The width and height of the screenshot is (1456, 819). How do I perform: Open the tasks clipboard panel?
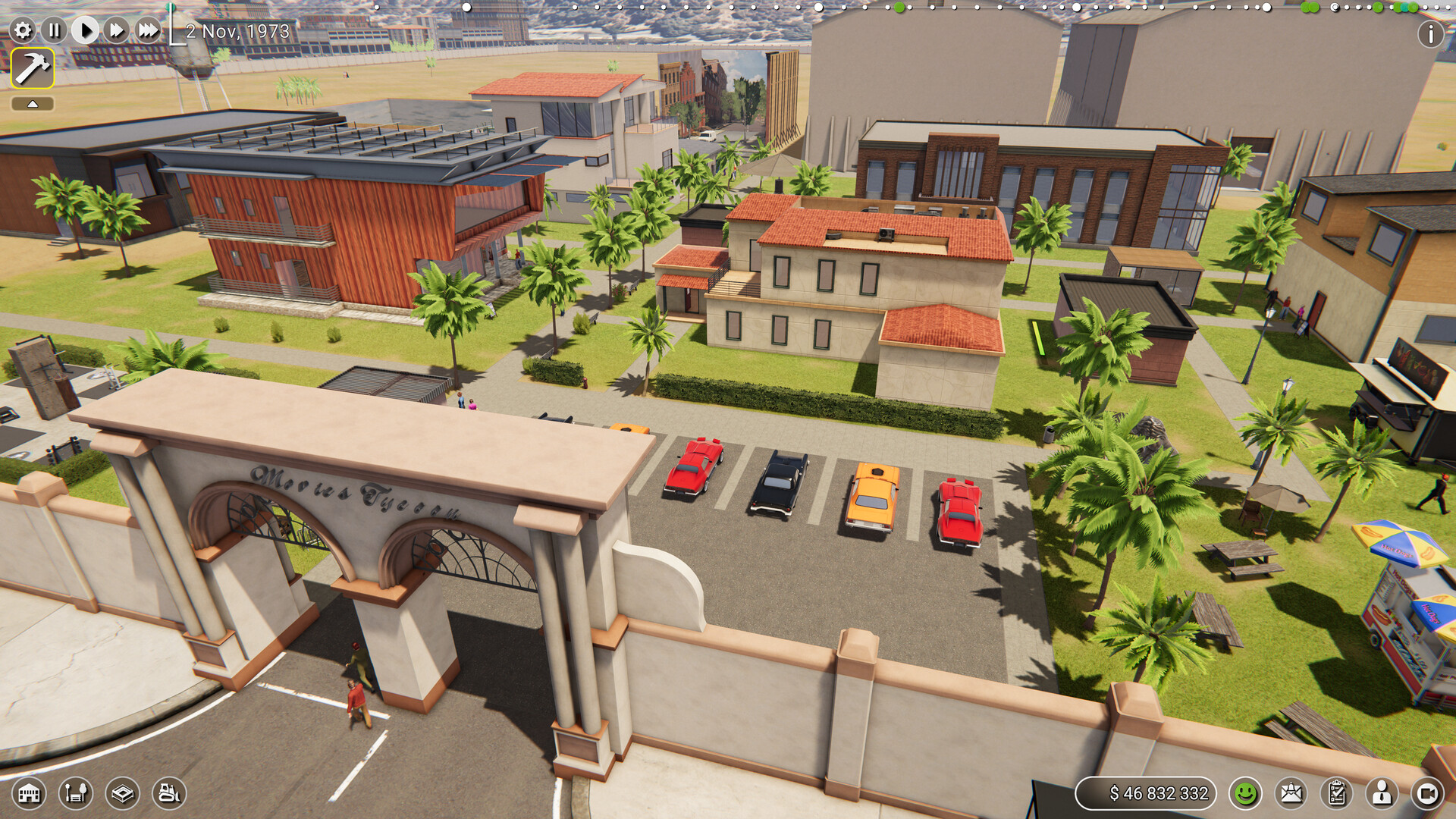(1337, 794)
